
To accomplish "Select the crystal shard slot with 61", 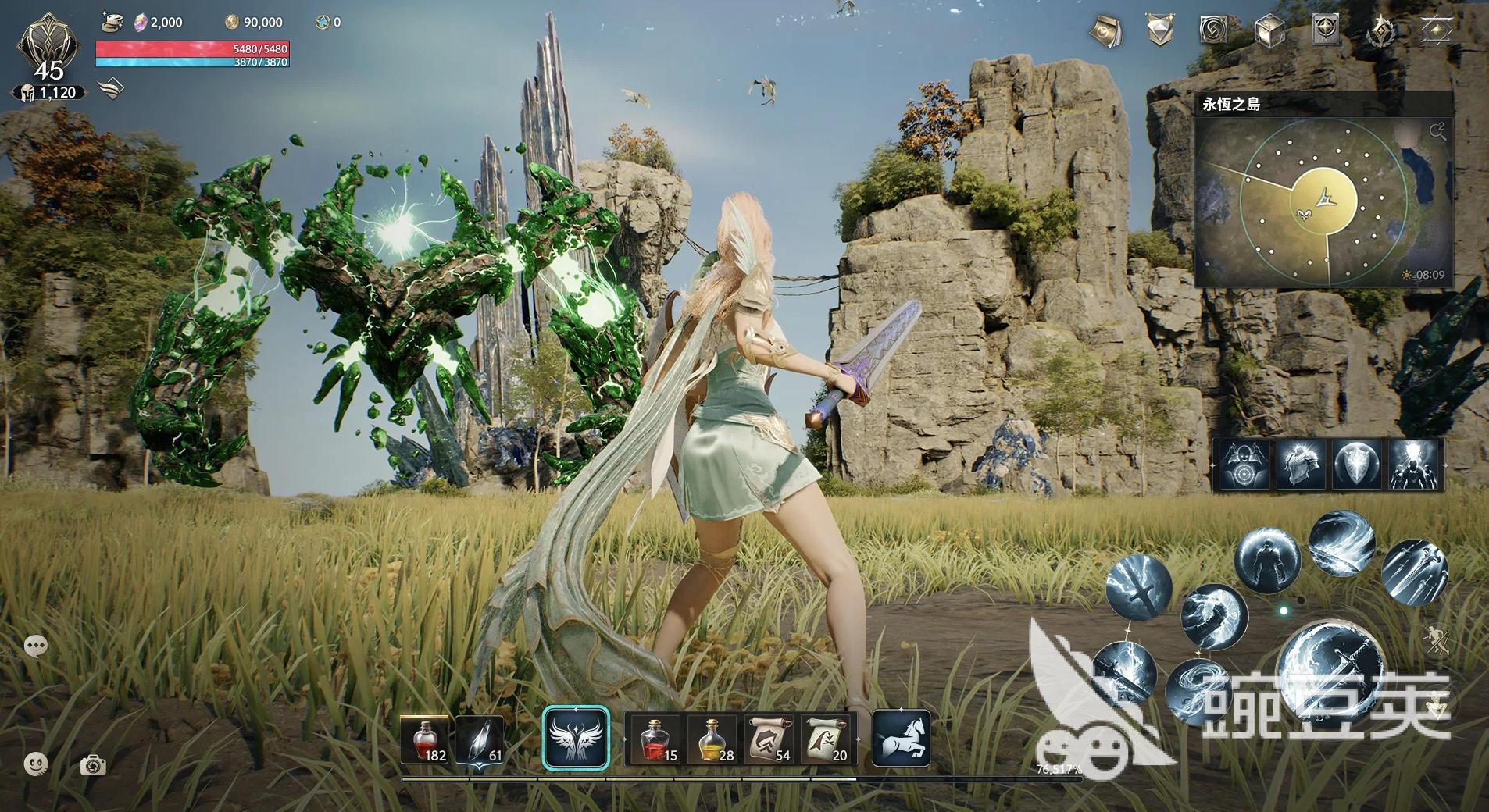I will (x=480, y=739).
